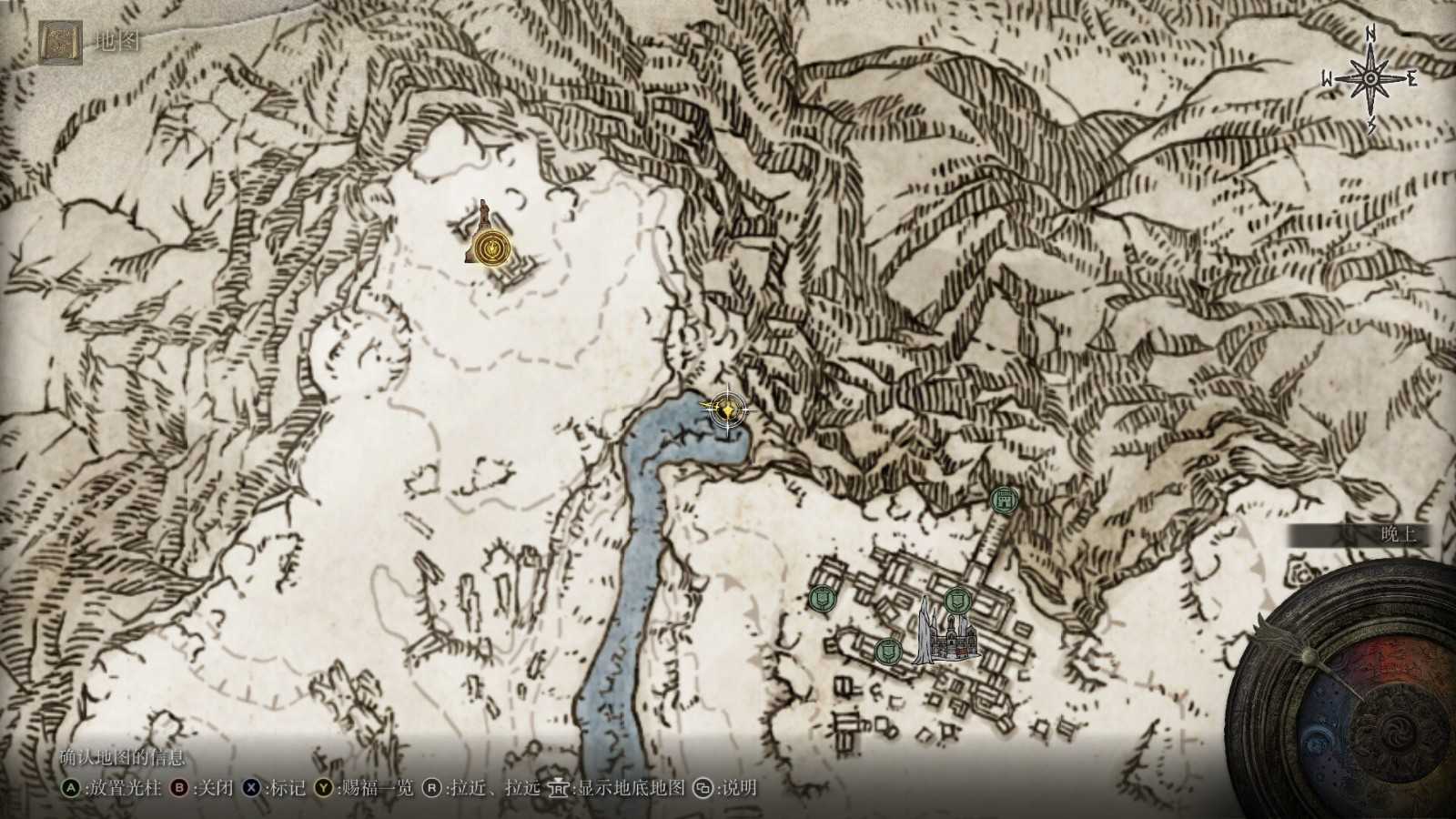The height and width of the screenshot is (819, 1456).
Task: Click the shield marker west of the city
Action: pos(822,600)
